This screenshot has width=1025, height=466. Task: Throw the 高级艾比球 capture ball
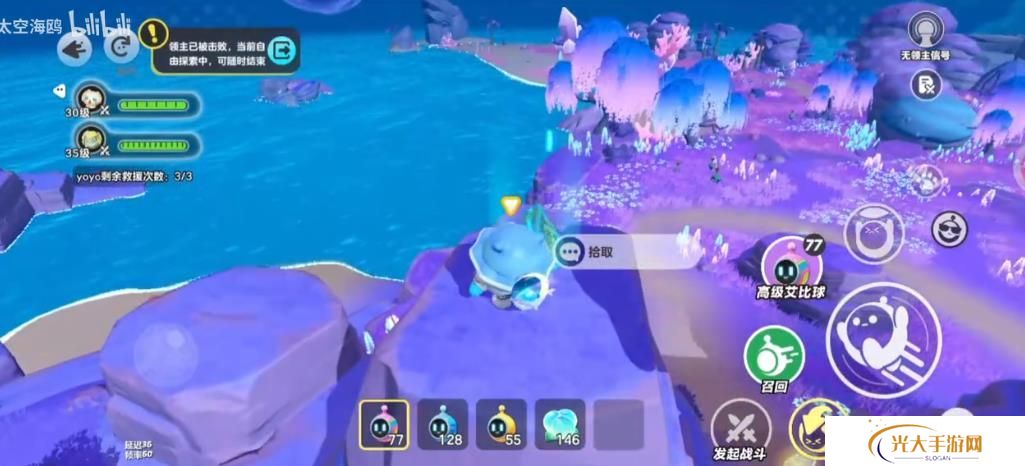[x=788, y=265]
